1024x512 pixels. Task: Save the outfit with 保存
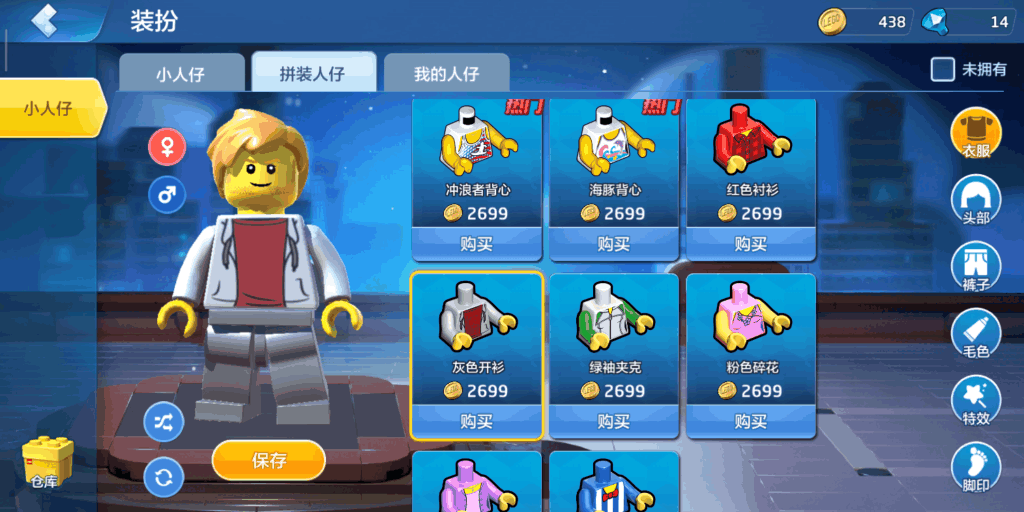269,460
